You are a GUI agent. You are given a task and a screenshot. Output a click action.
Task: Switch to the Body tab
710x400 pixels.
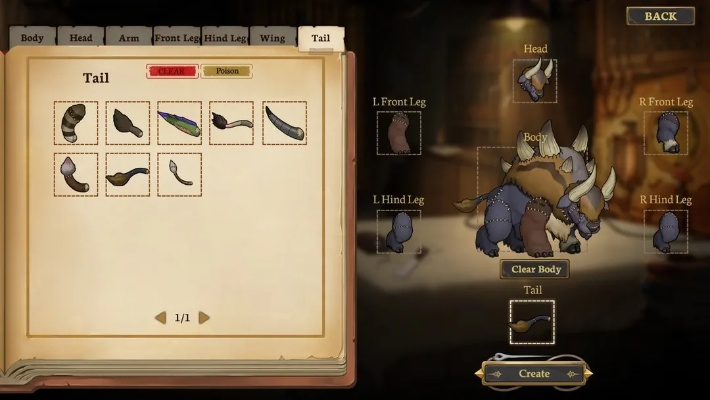[32, 39]
